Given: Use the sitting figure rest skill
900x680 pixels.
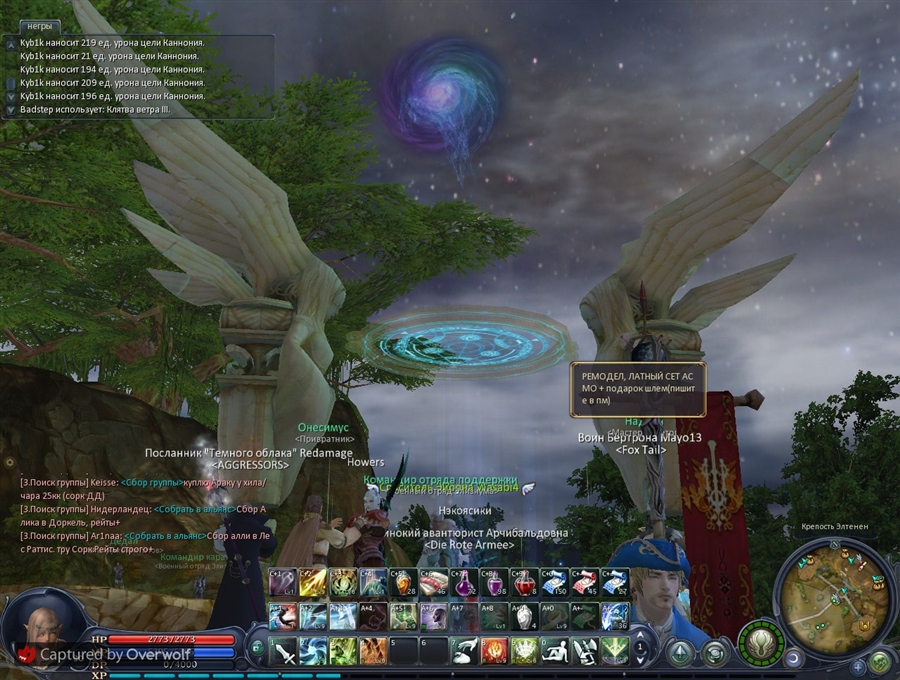Looking at the screenshot, I should click(x=555, y=651).
